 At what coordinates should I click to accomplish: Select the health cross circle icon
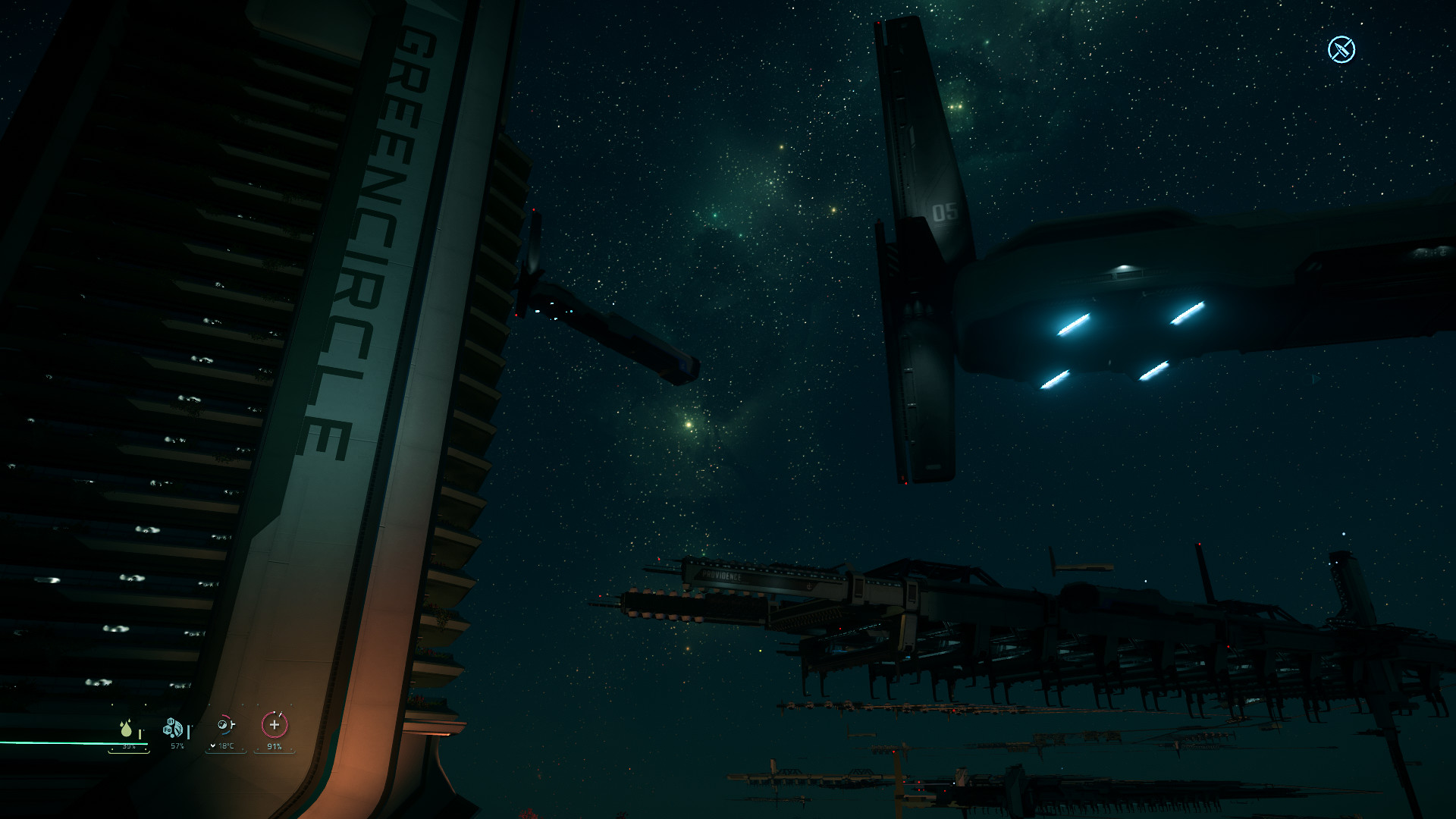pyautogui.click(x=275, y=725)
